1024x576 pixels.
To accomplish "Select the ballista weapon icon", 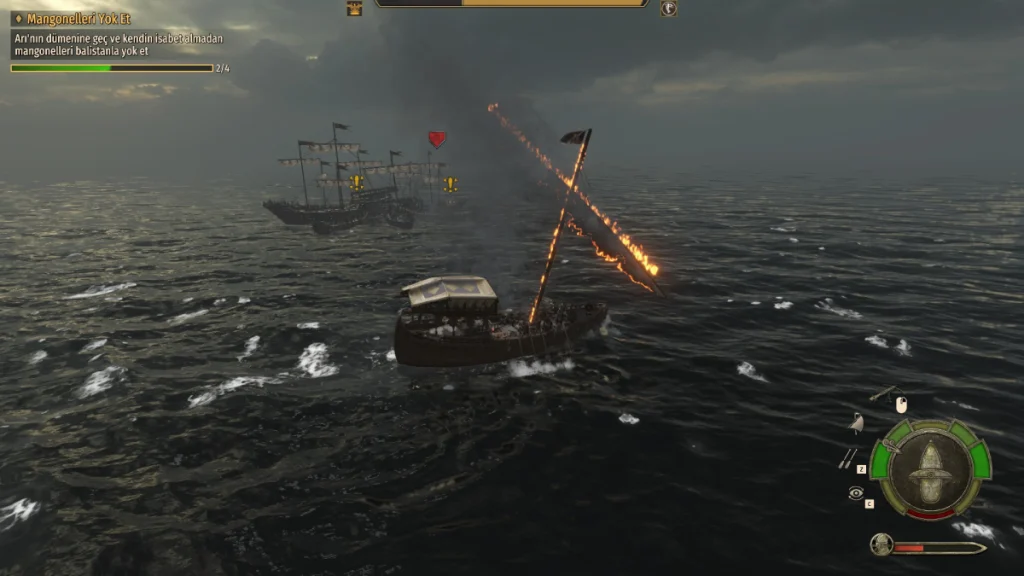I will 882,394.
